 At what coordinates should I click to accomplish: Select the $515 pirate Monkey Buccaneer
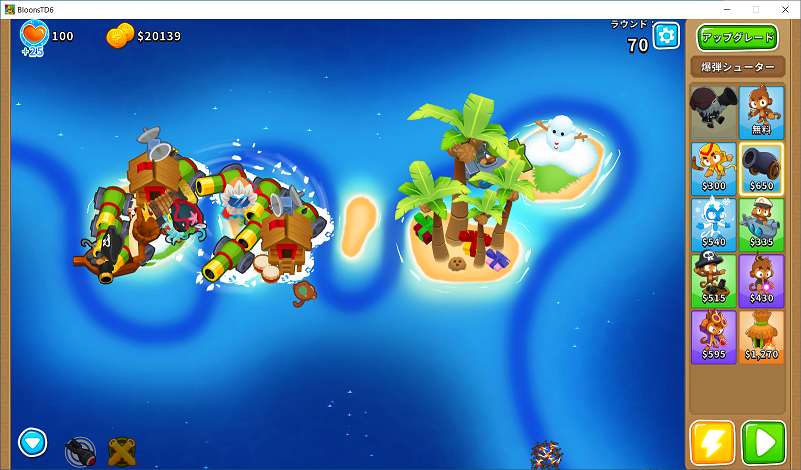712,279
